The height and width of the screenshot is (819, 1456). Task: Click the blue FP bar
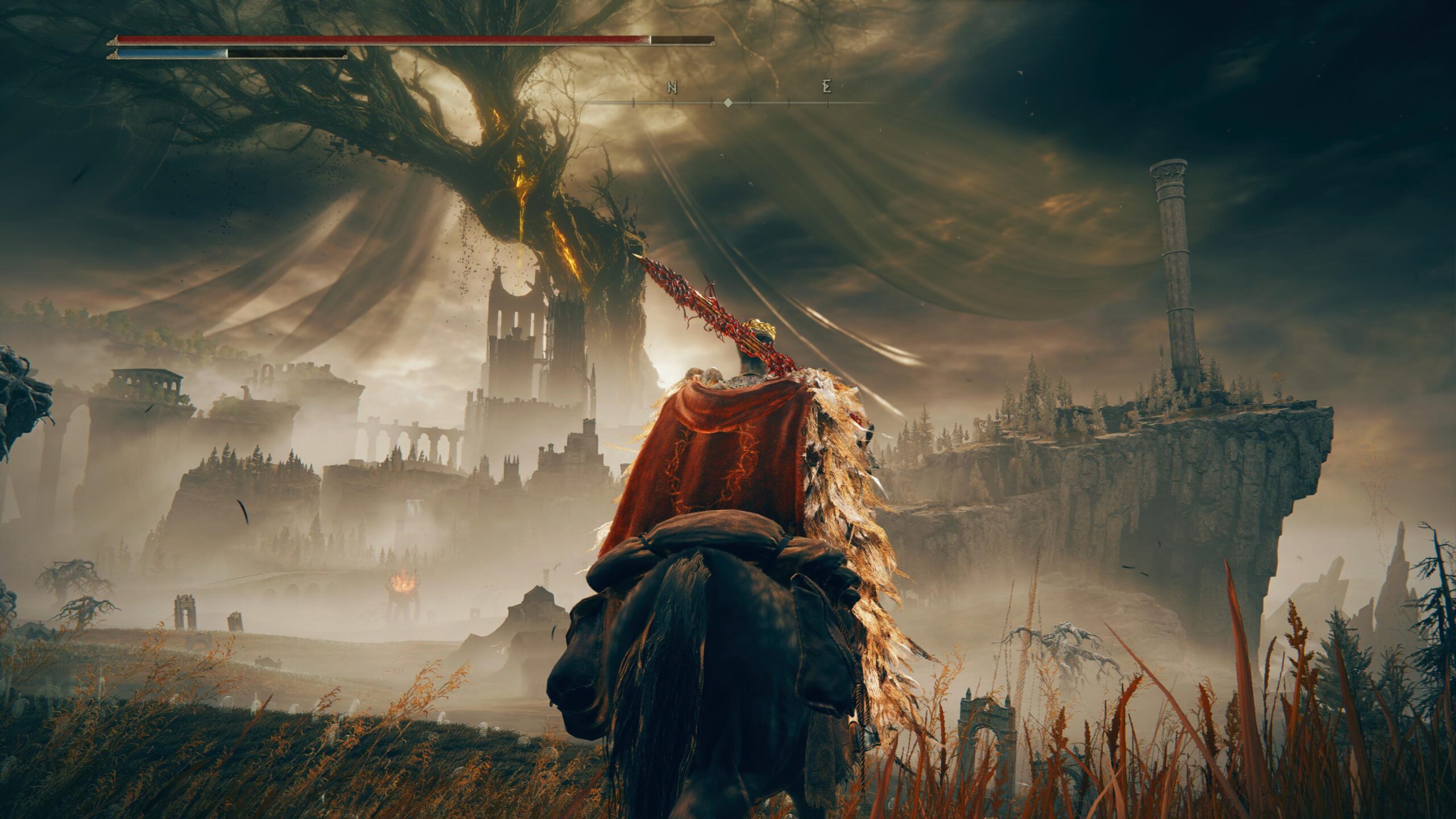pyautogui.click(x=171, y=55)
